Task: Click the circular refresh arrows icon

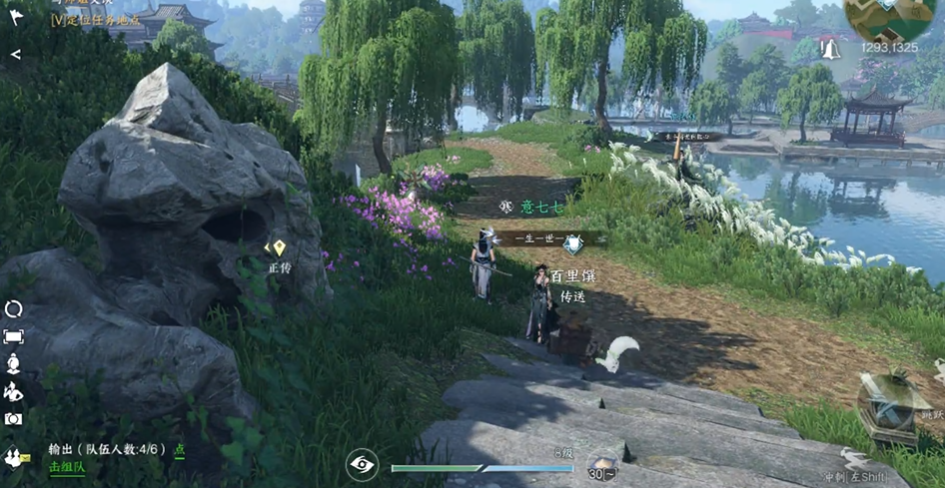Action: (14, 309)
